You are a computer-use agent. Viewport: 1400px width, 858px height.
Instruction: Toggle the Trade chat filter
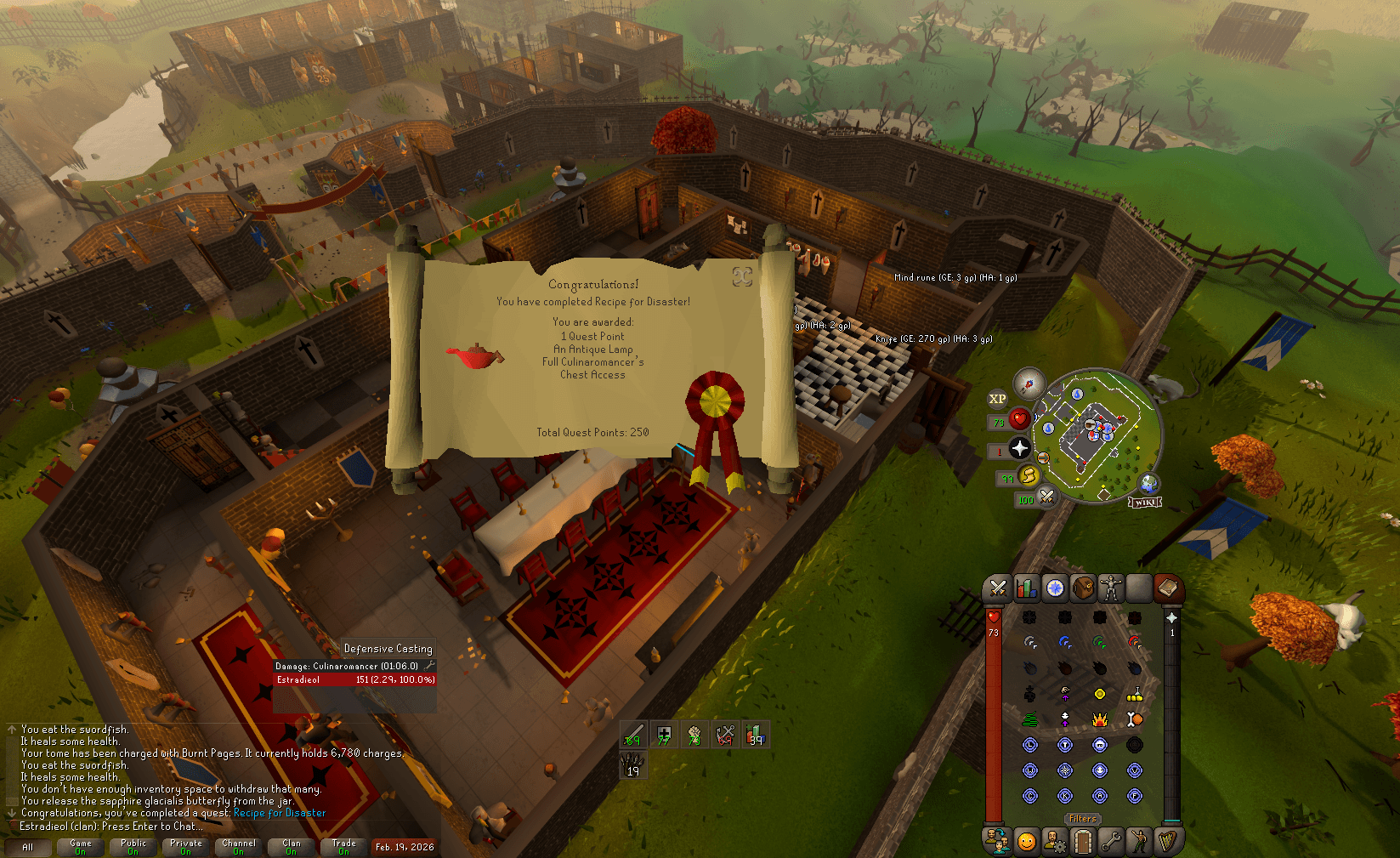click(343, 846)
